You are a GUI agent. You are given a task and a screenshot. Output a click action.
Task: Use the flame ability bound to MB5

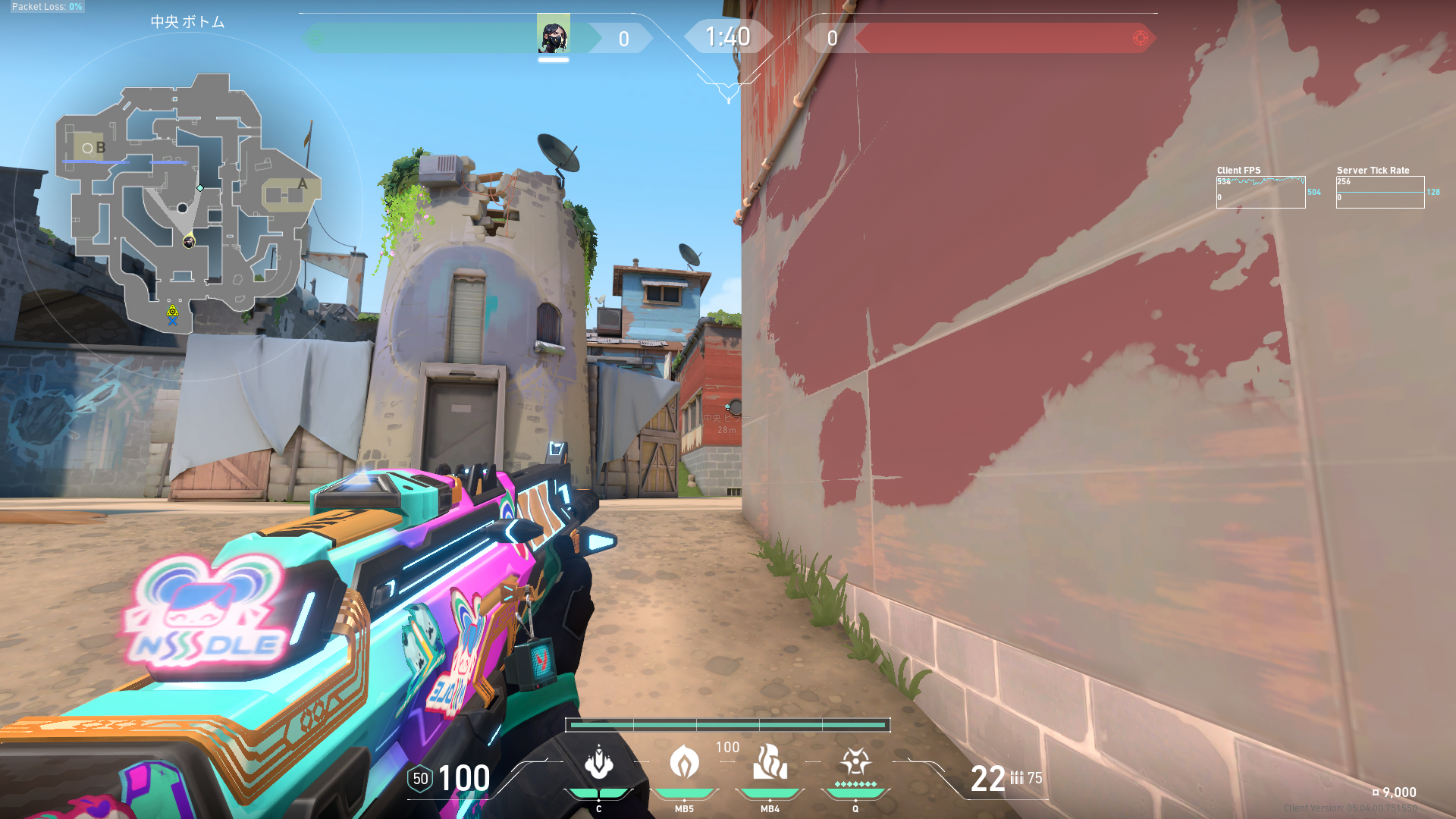point(684,763)
